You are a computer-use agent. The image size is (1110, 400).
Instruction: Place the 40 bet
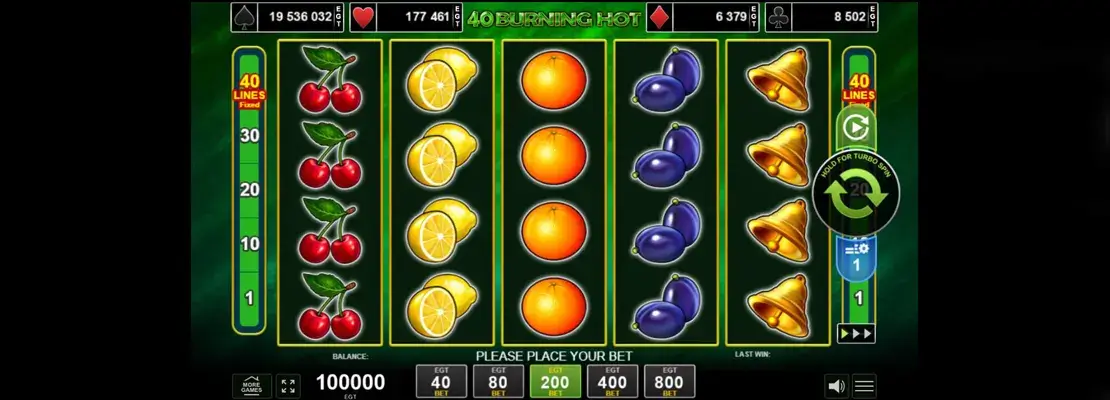(x=441, y=381)
